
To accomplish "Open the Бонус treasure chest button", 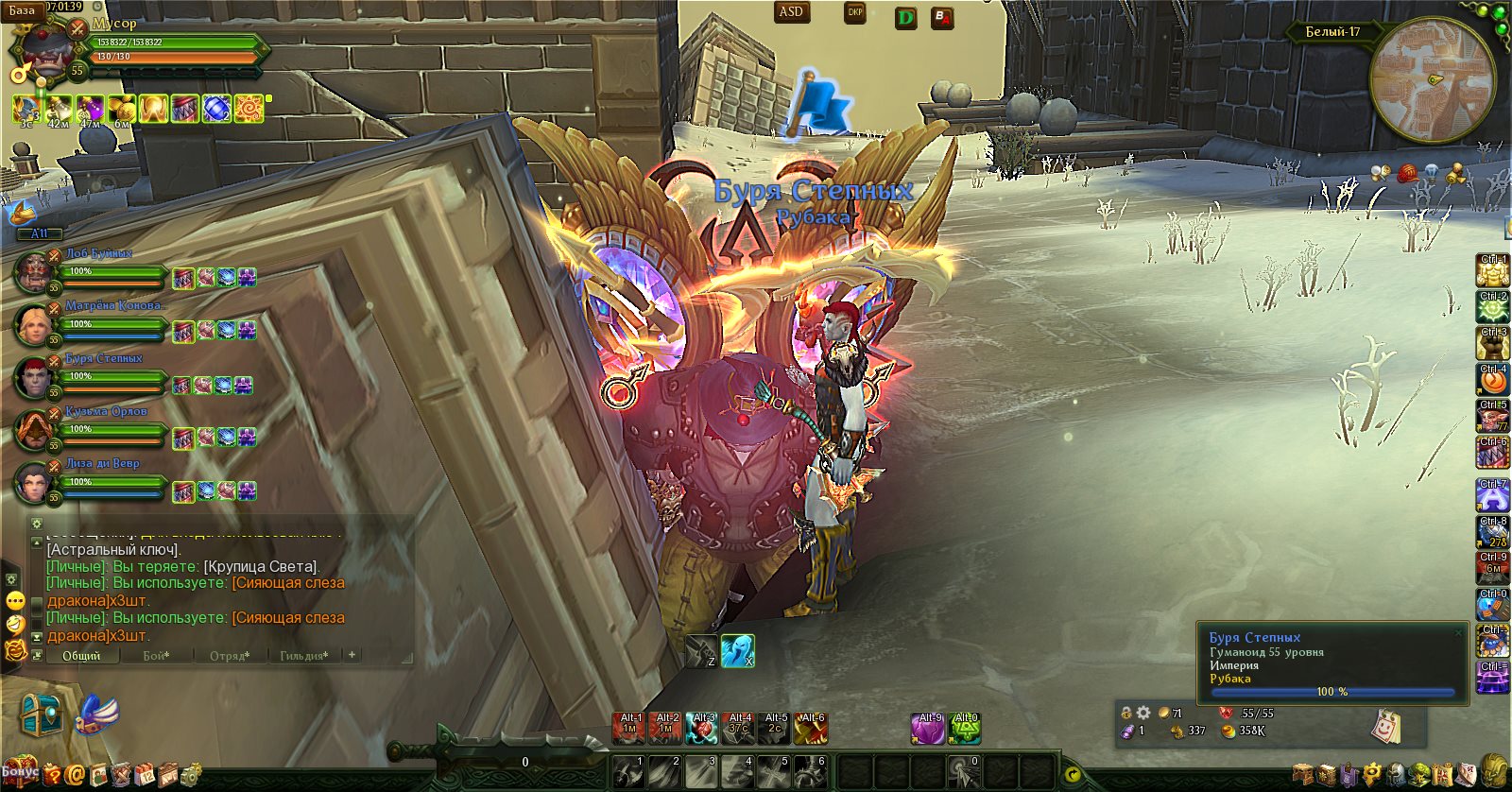I will click(x=20, y=770).
